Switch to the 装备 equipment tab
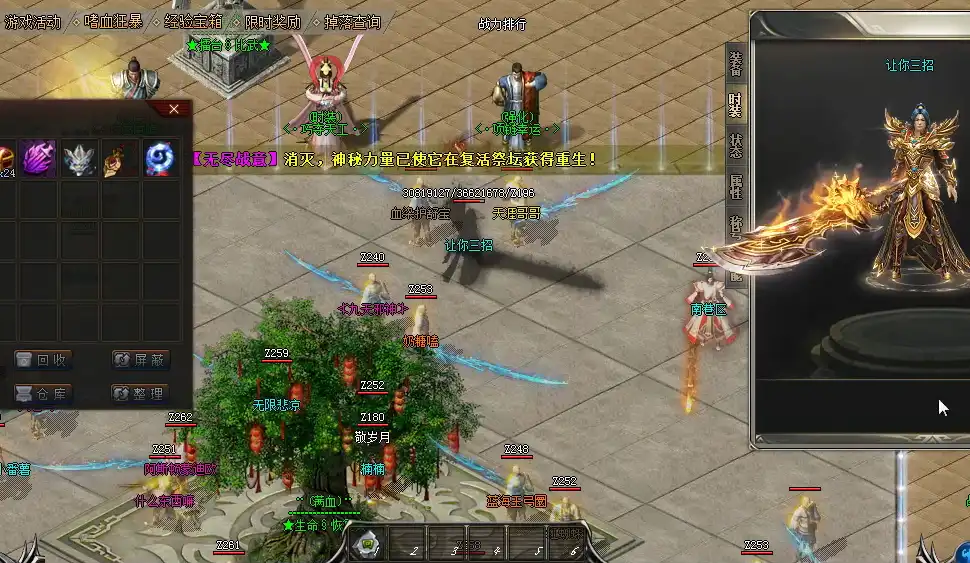Viewport: 970px width, 563px height. 736,63
